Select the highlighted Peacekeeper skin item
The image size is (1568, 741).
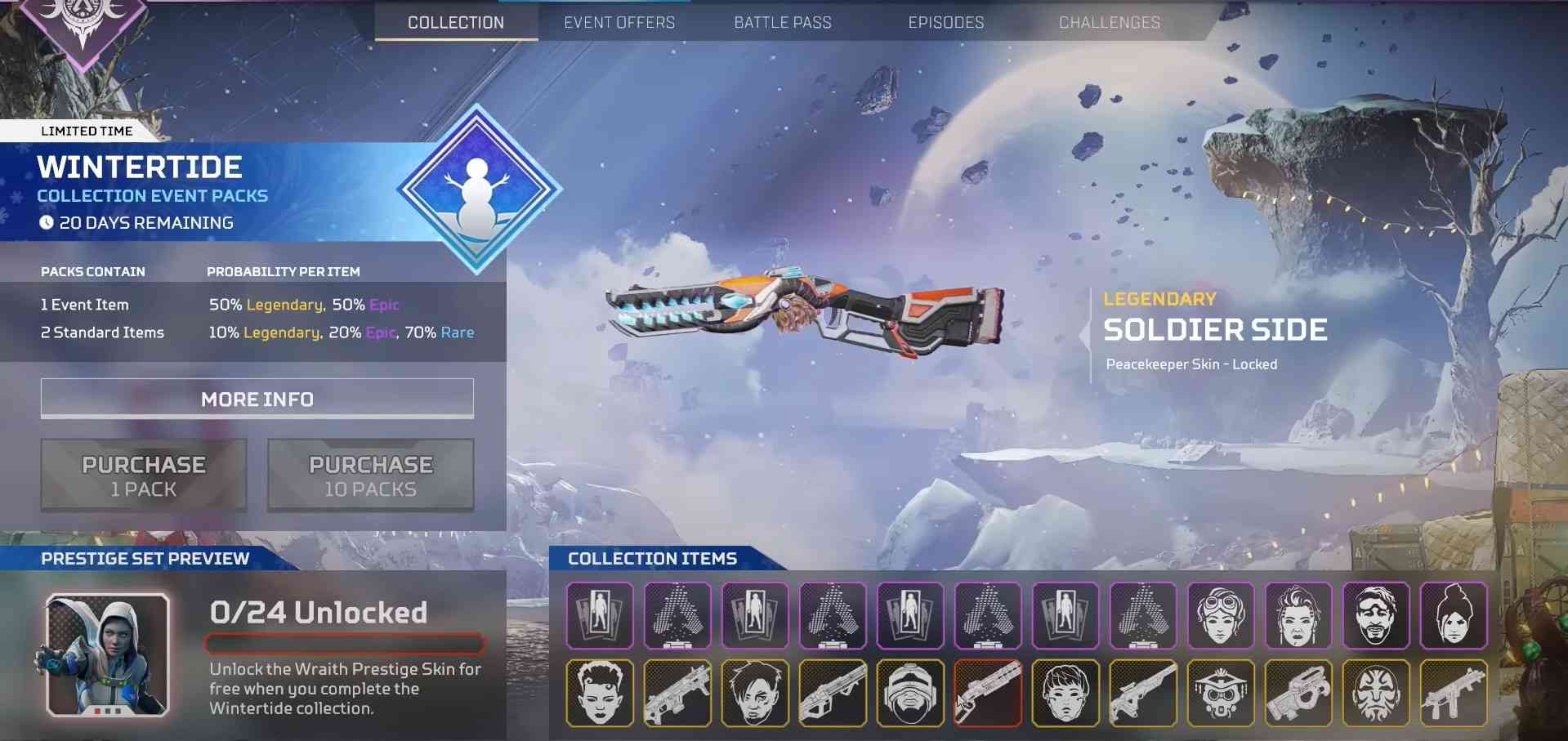coord(988,693)
